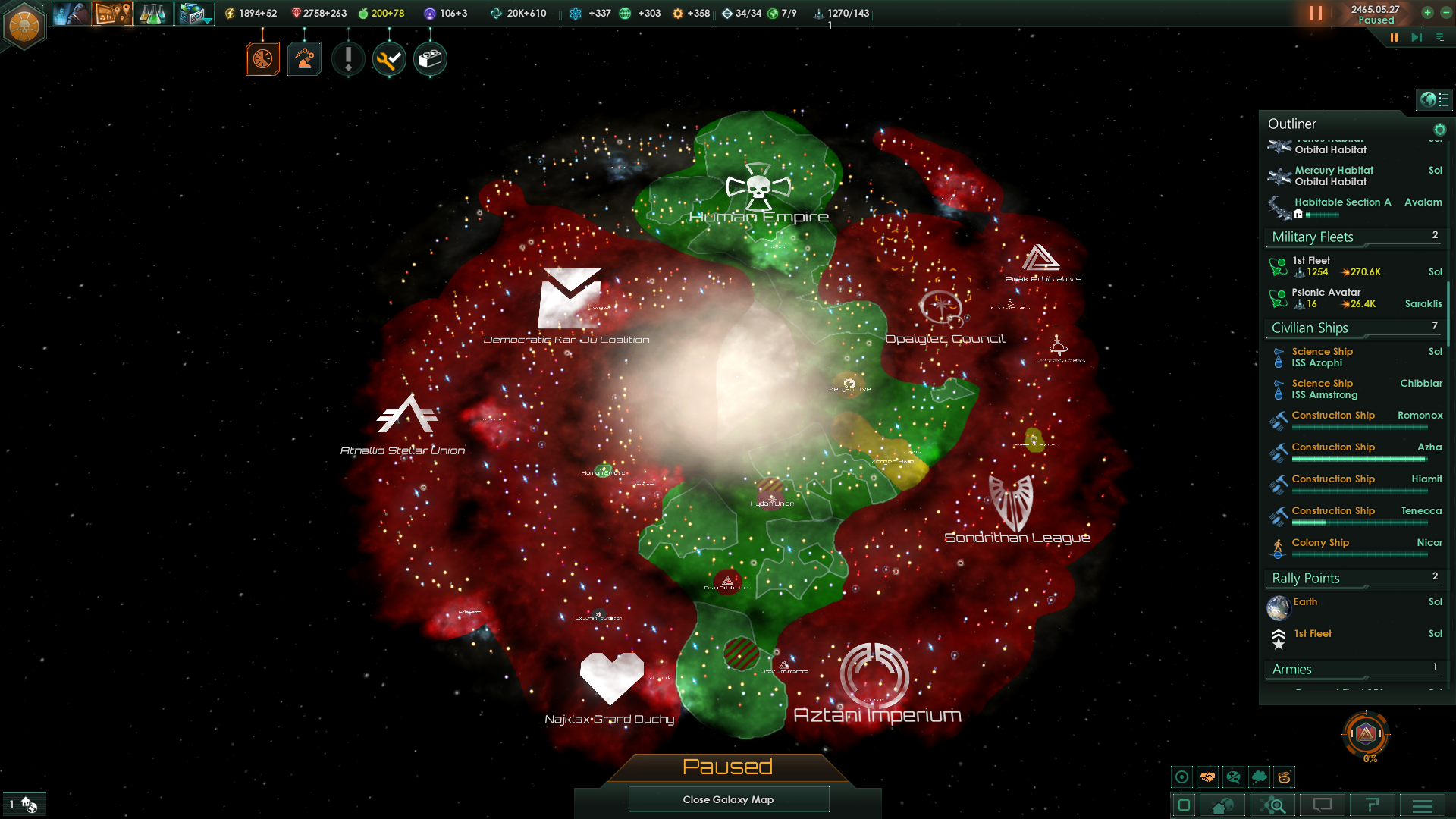Click the clock timed event alert
This screenshot has width=1456, height=819.
tap(262, 58)
